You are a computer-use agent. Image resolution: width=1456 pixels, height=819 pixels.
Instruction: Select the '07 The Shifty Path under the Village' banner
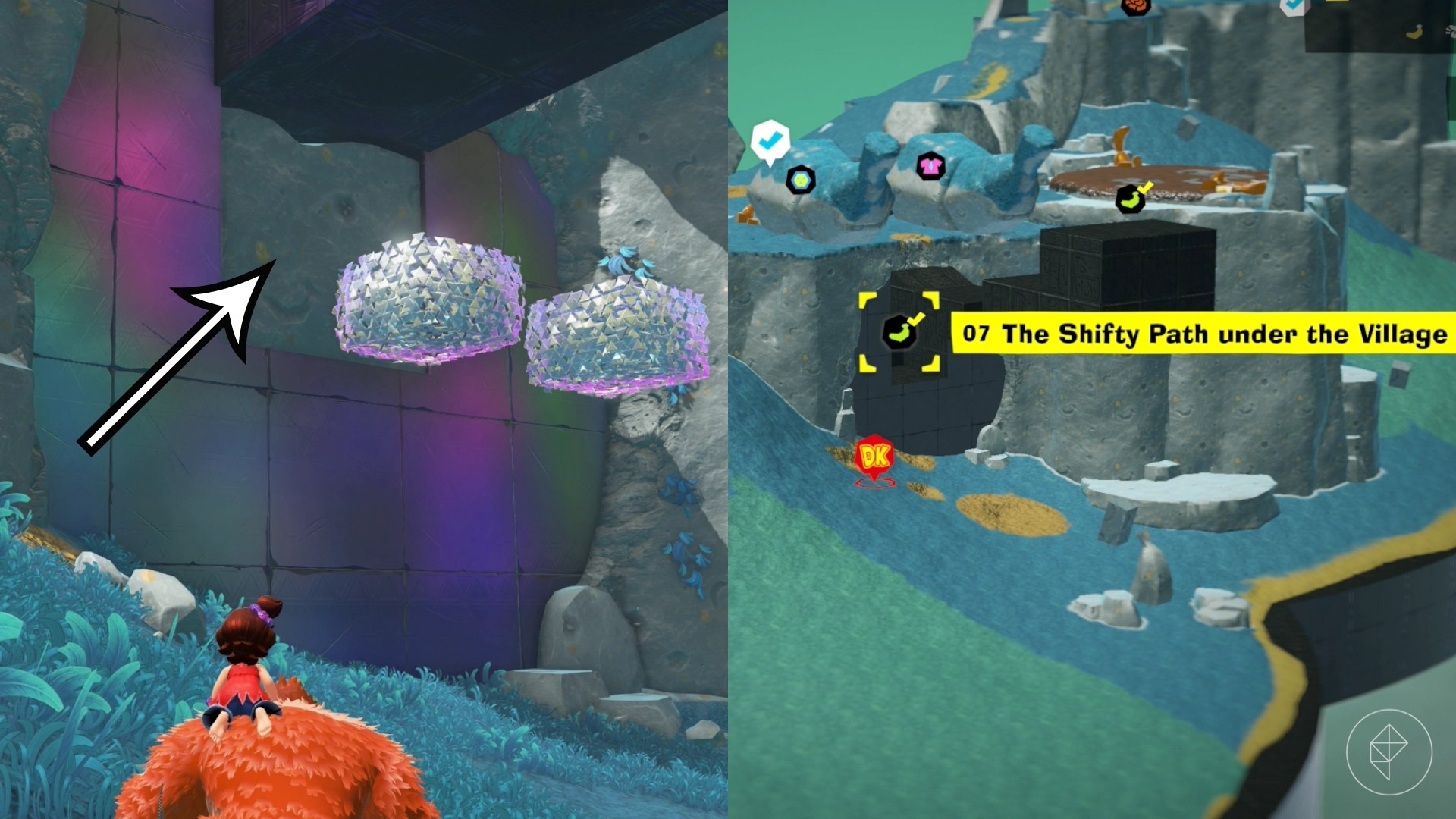[1206, 332]
